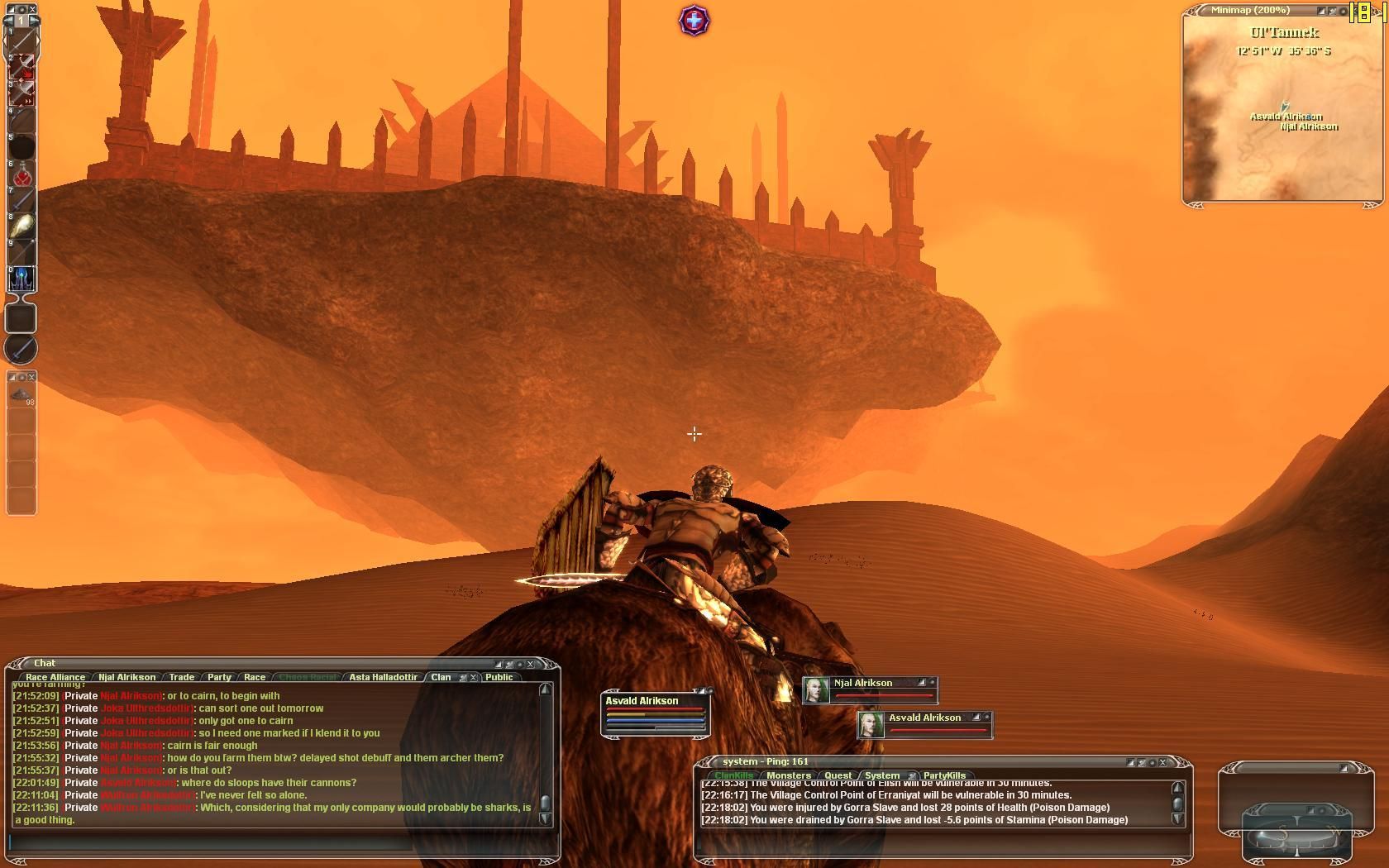
Task: Show the Monsters log tab
Action: 788,776
